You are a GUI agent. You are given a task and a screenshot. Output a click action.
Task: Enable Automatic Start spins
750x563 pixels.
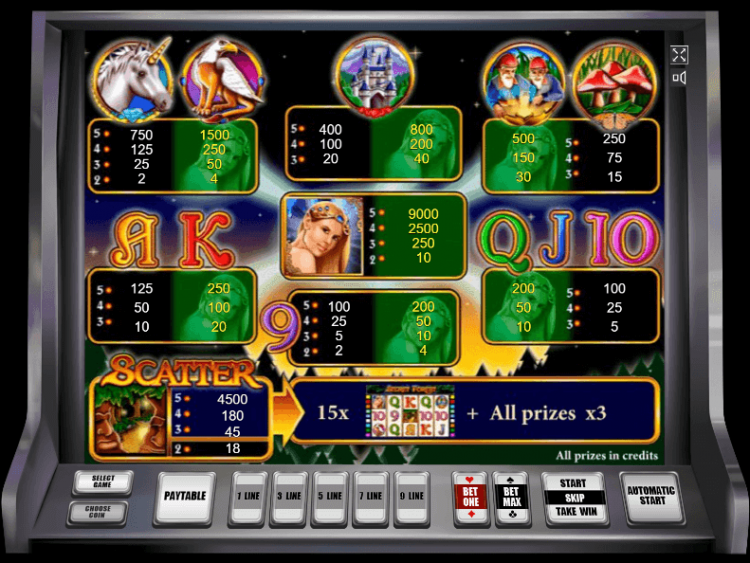651,497
